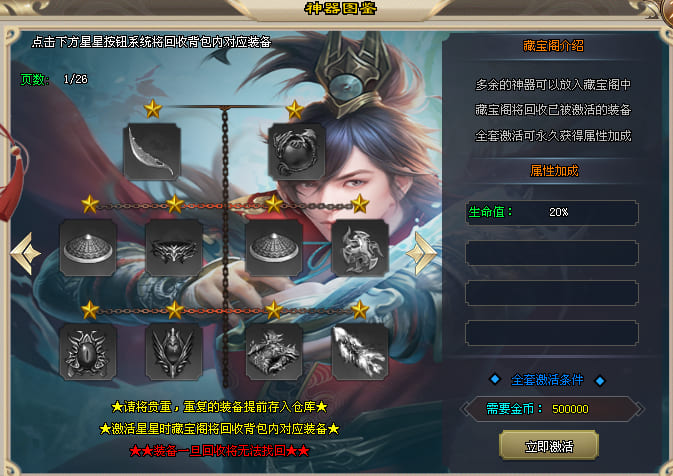Activate the star above the dragon orb
This screenshot has height=476, width=673.
coord(295,107)
